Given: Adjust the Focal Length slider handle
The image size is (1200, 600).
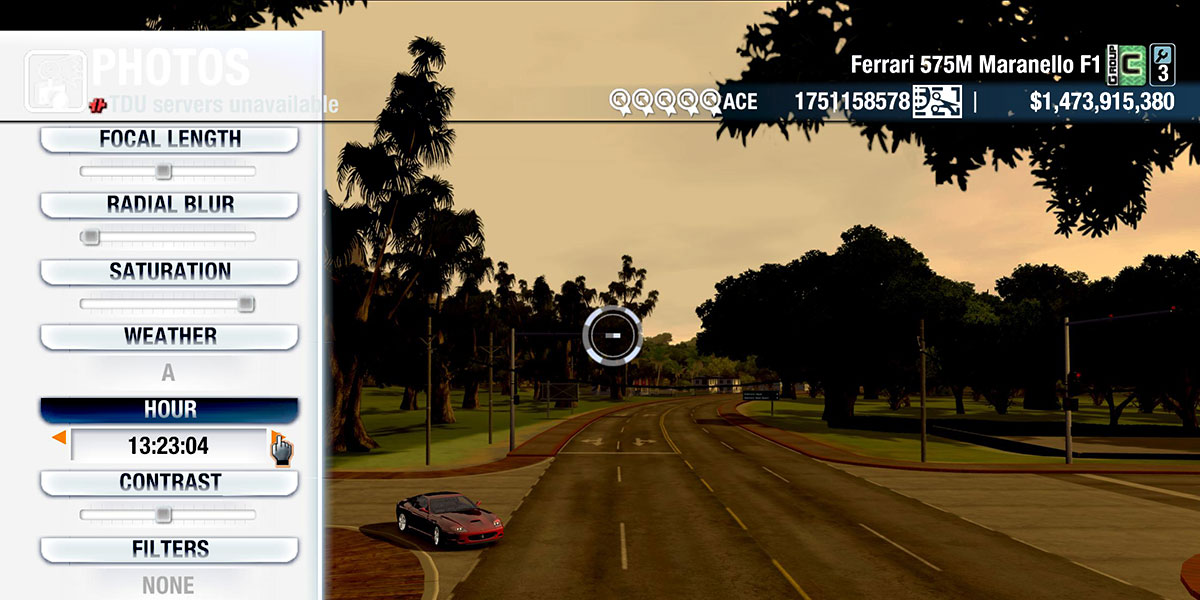Looking at the screenshot, I should (x=164, y=172).
